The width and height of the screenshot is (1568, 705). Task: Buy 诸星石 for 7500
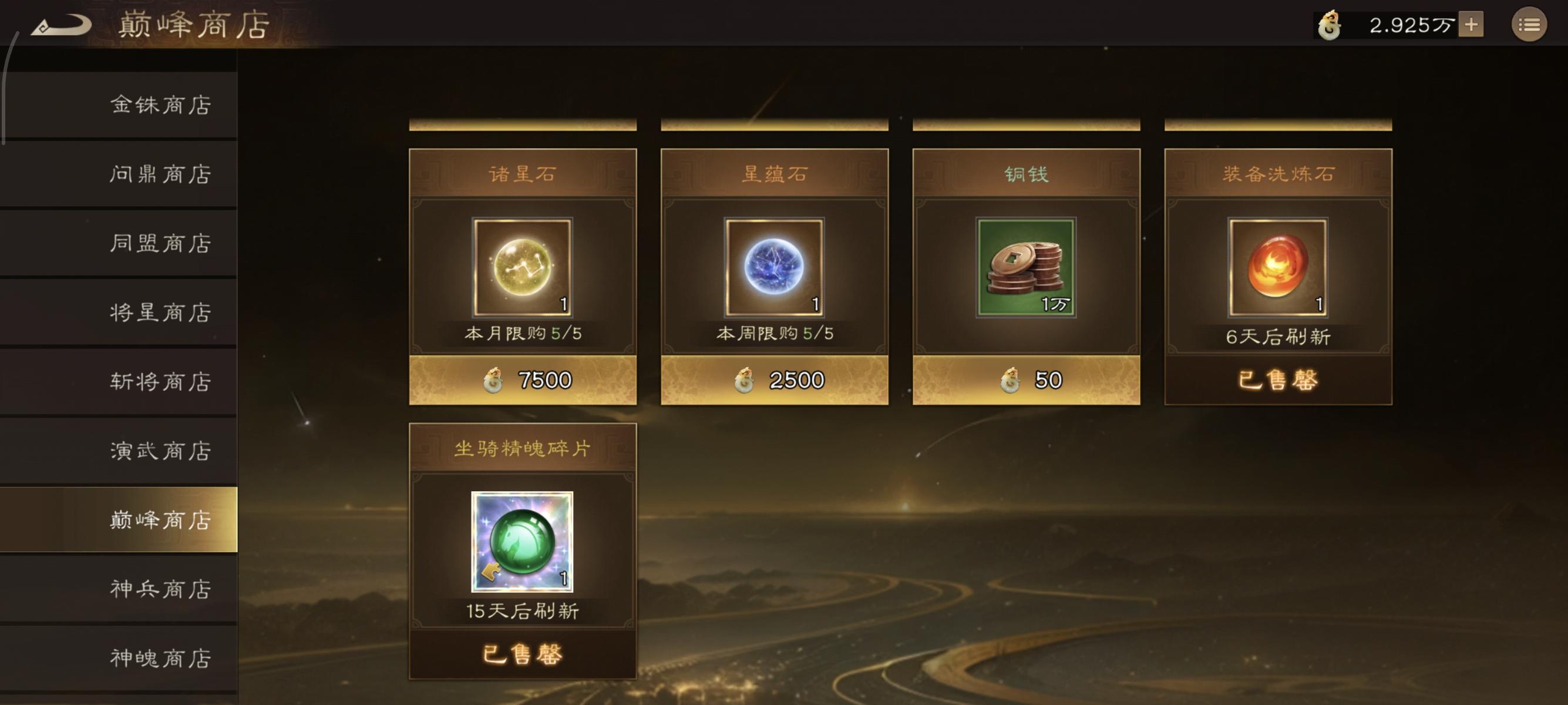522,380
